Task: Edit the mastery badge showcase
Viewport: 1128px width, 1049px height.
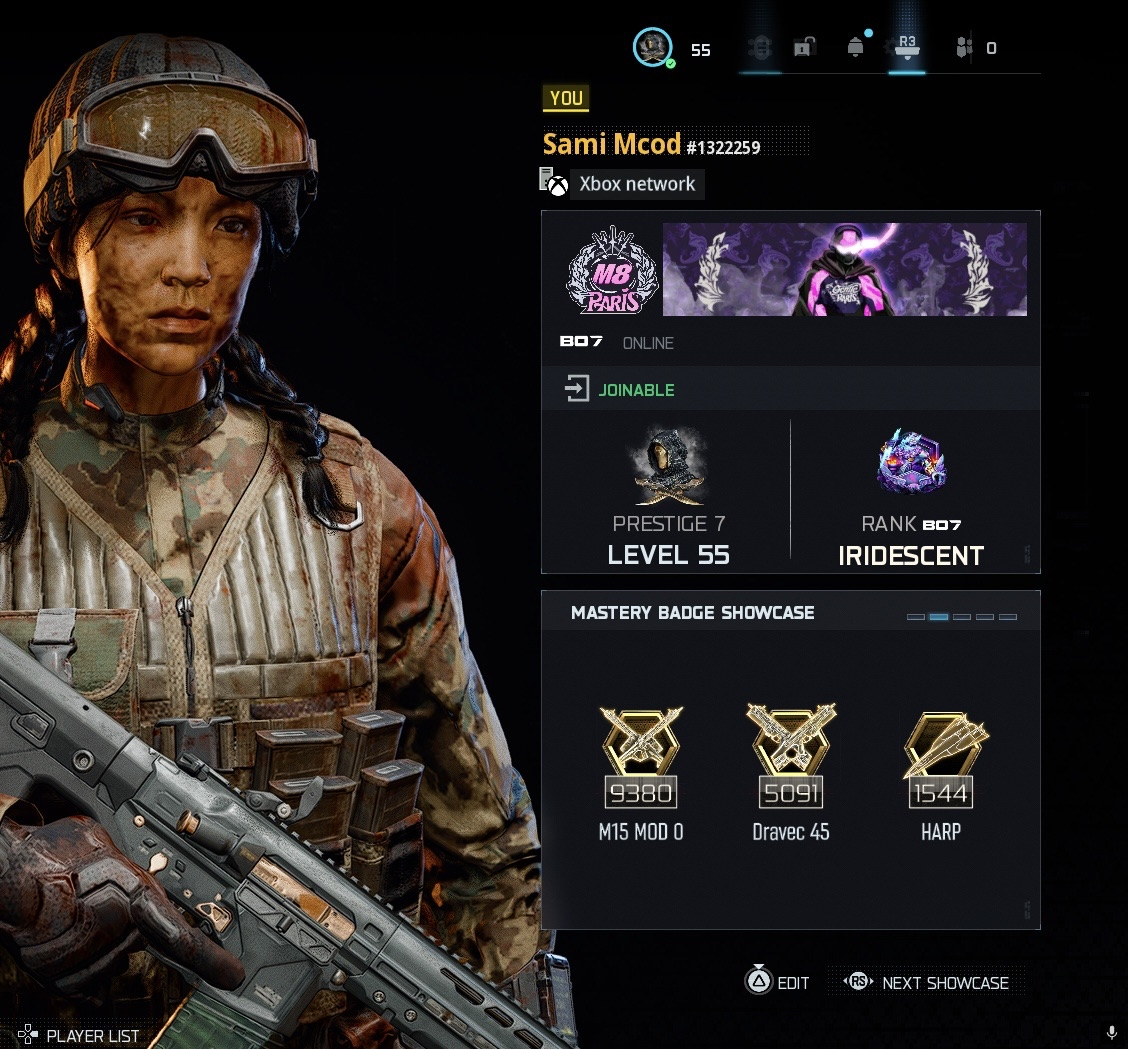Action: click(x=778, y=982)
